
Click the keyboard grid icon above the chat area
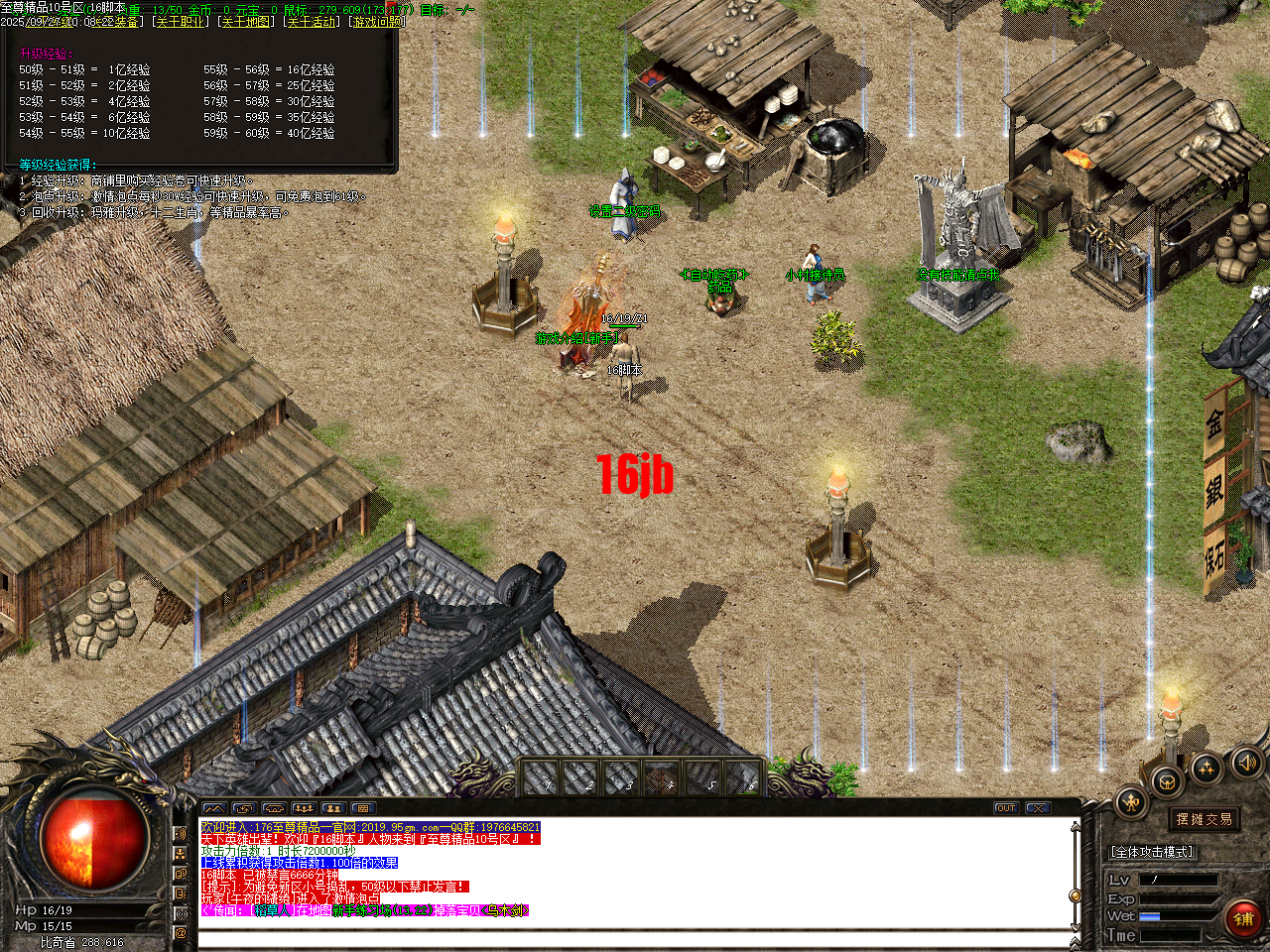tap(361, 808)
